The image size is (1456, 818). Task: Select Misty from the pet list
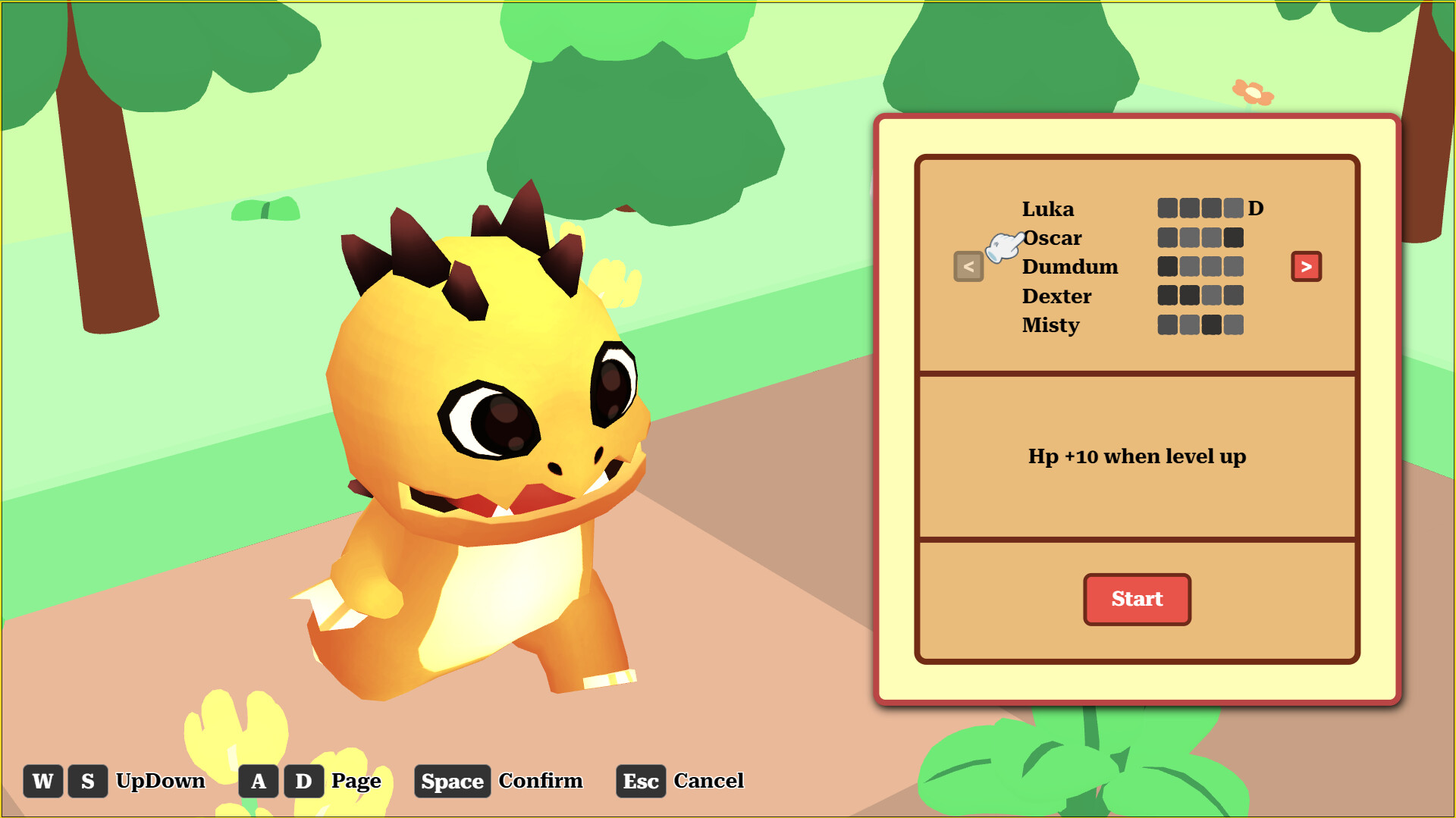pos(1051,325)
